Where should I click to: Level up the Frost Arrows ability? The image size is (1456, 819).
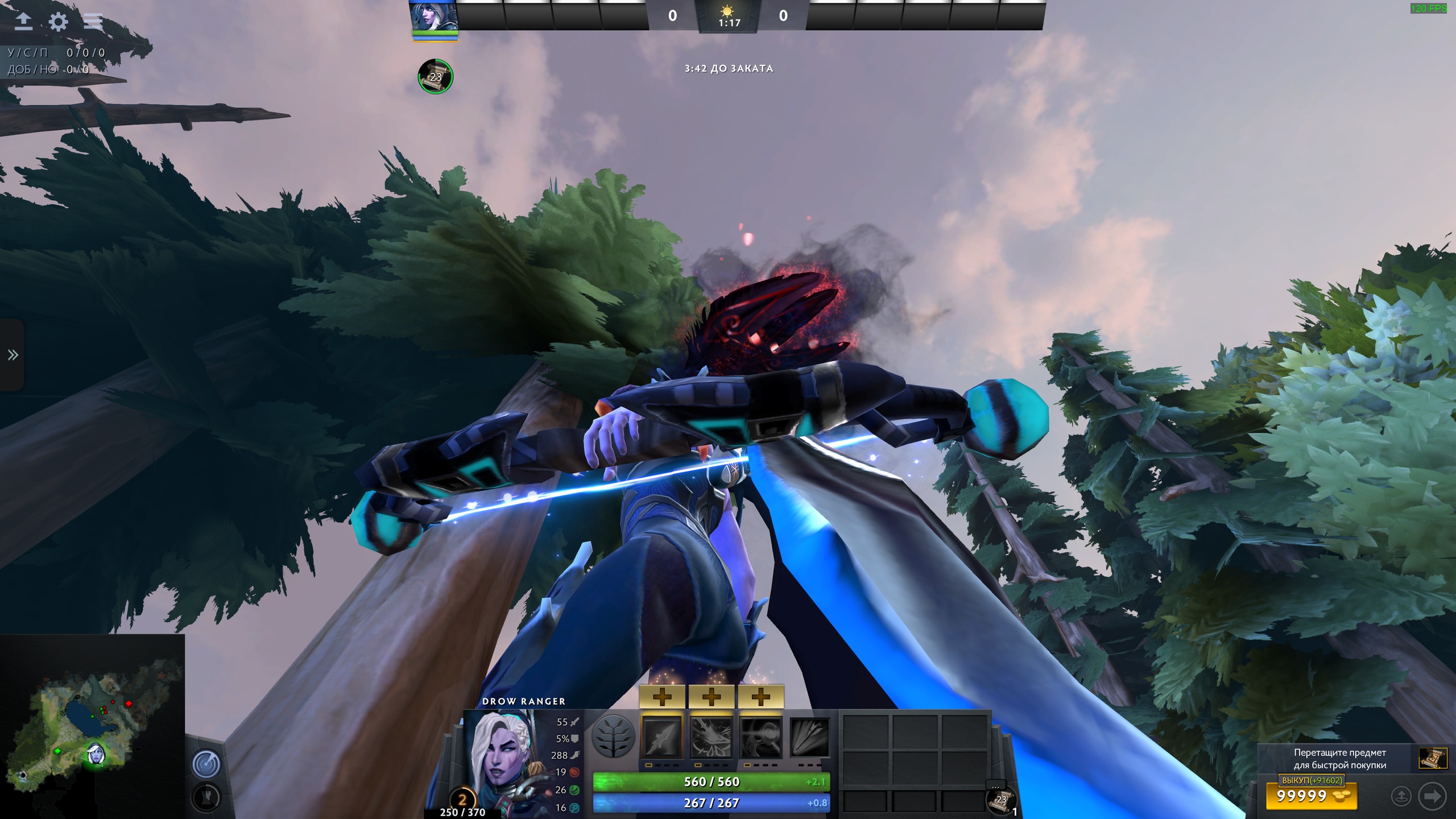coord(662,697)
